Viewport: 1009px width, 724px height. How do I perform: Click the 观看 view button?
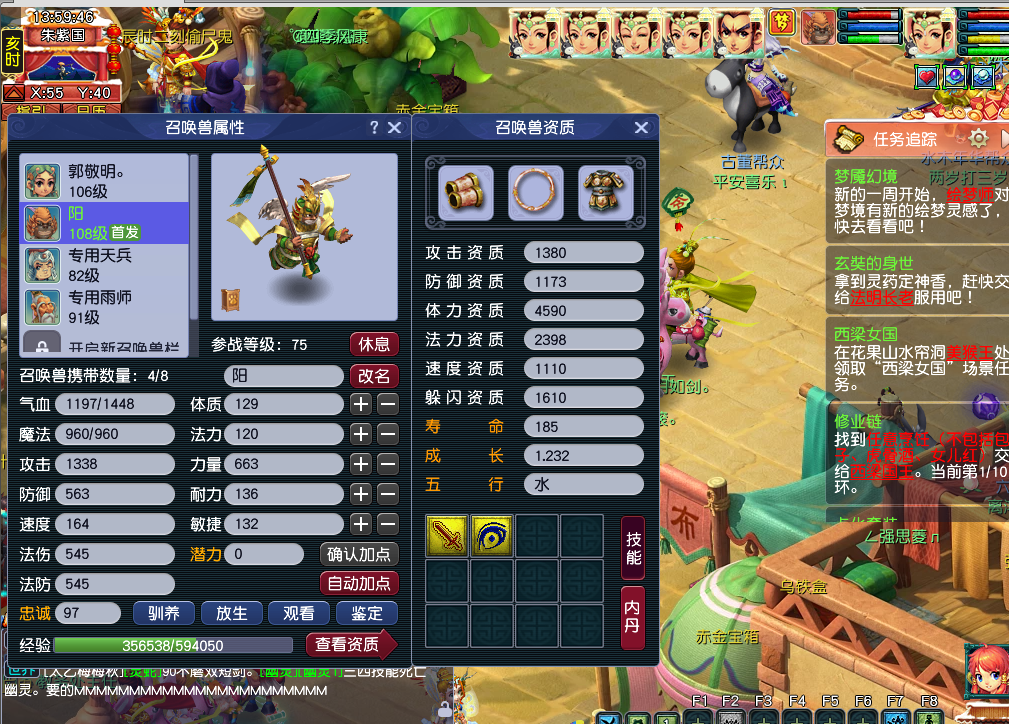click(x=299, y=613)
